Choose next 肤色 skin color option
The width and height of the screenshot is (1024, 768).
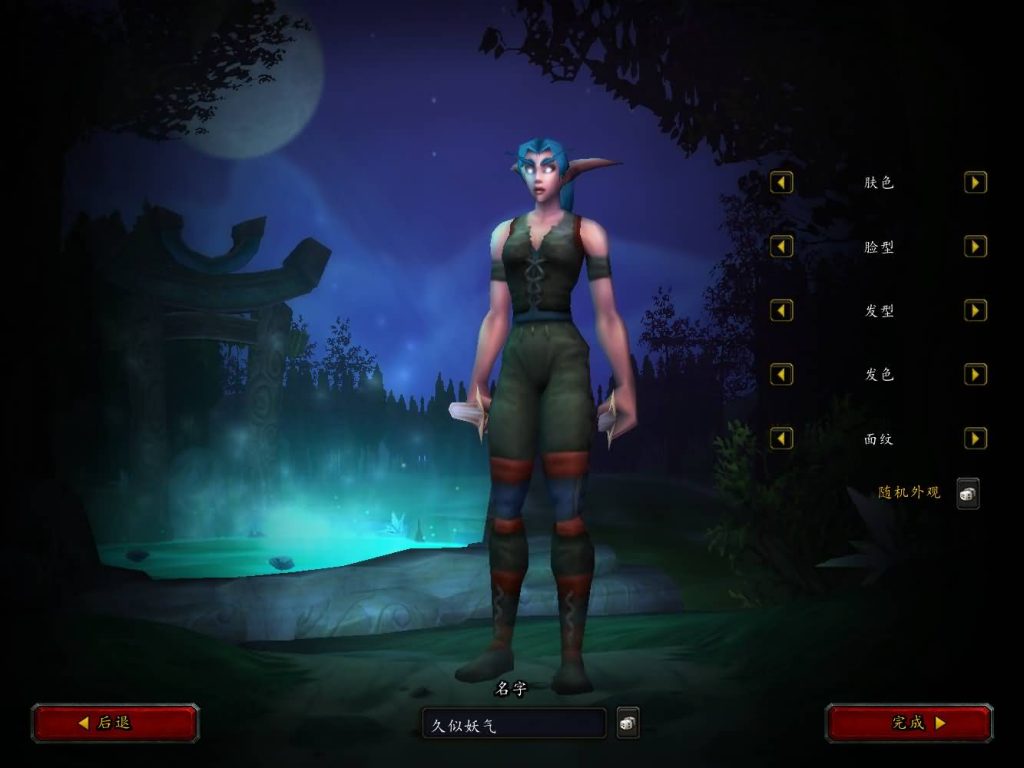click(975, 183)
